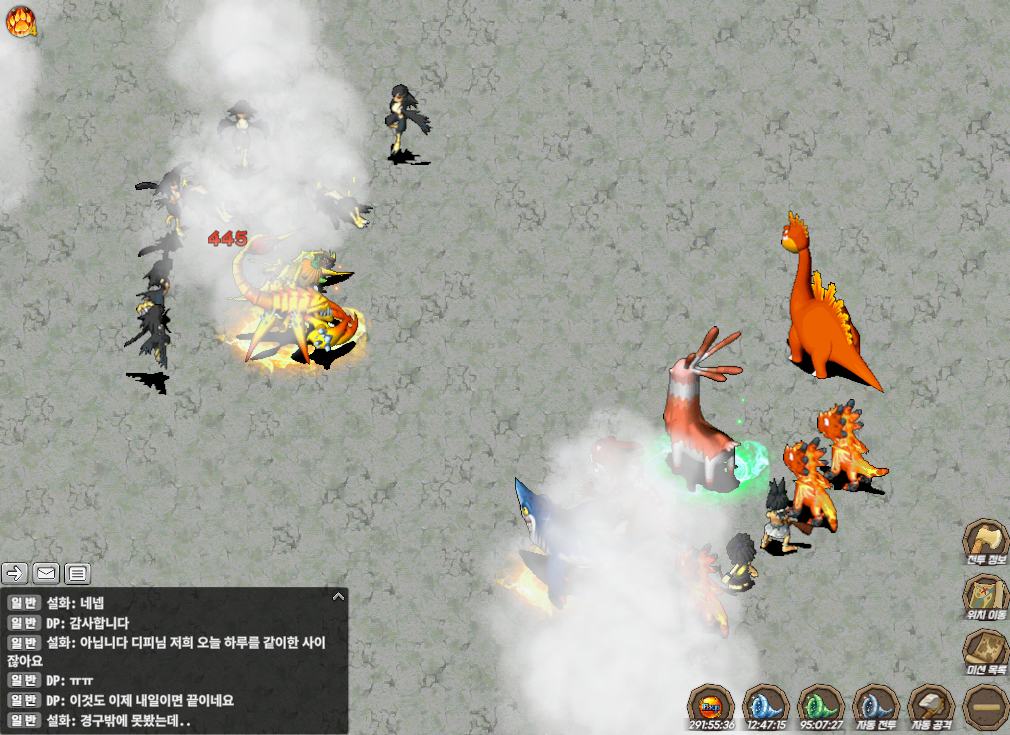This screenshot has height=735, width=1010.
Task: Click the latest chat message from 설화
Action: pyautogui.click(x=118, y=720)
